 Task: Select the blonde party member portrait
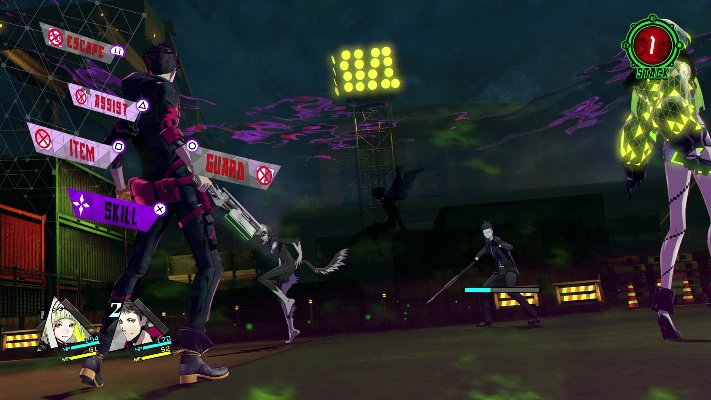point(70,327)
